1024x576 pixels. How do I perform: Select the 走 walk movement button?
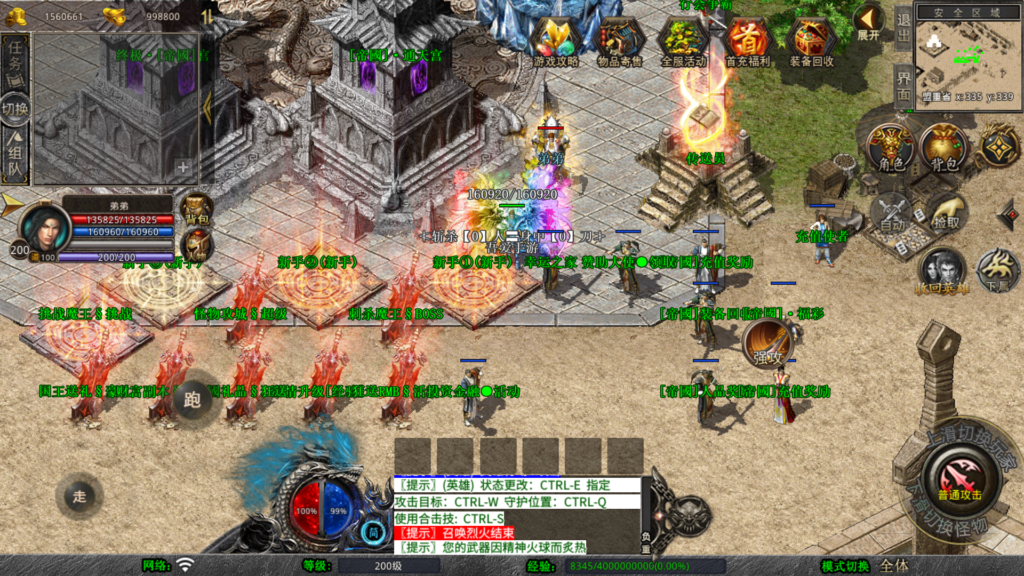click(x=80, y=495)
